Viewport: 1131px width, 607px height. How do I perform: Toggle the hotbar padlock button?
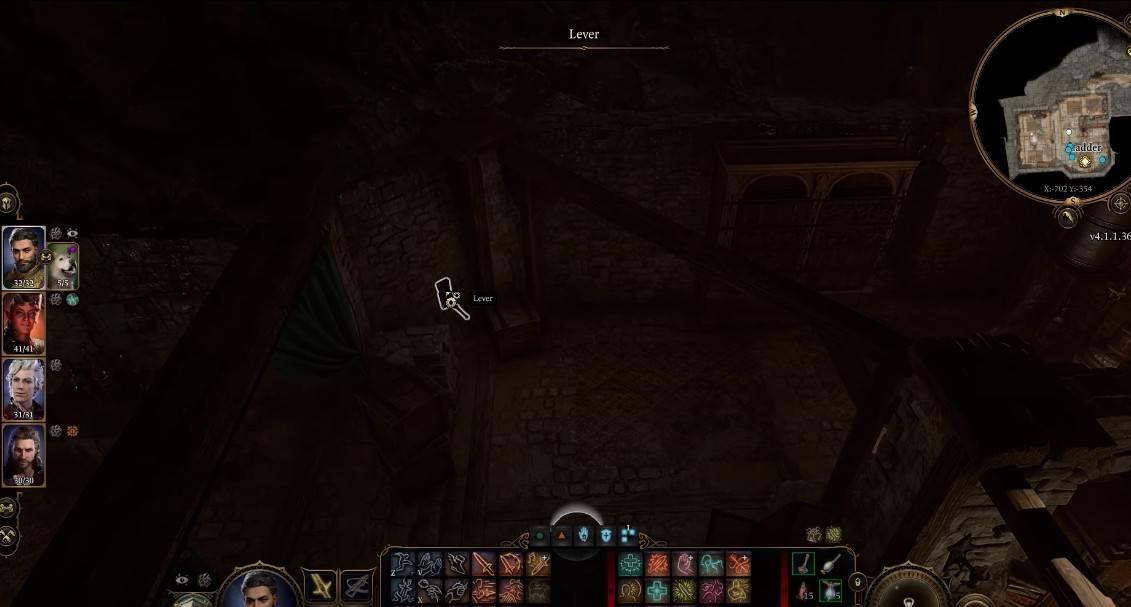pos(857,582)
